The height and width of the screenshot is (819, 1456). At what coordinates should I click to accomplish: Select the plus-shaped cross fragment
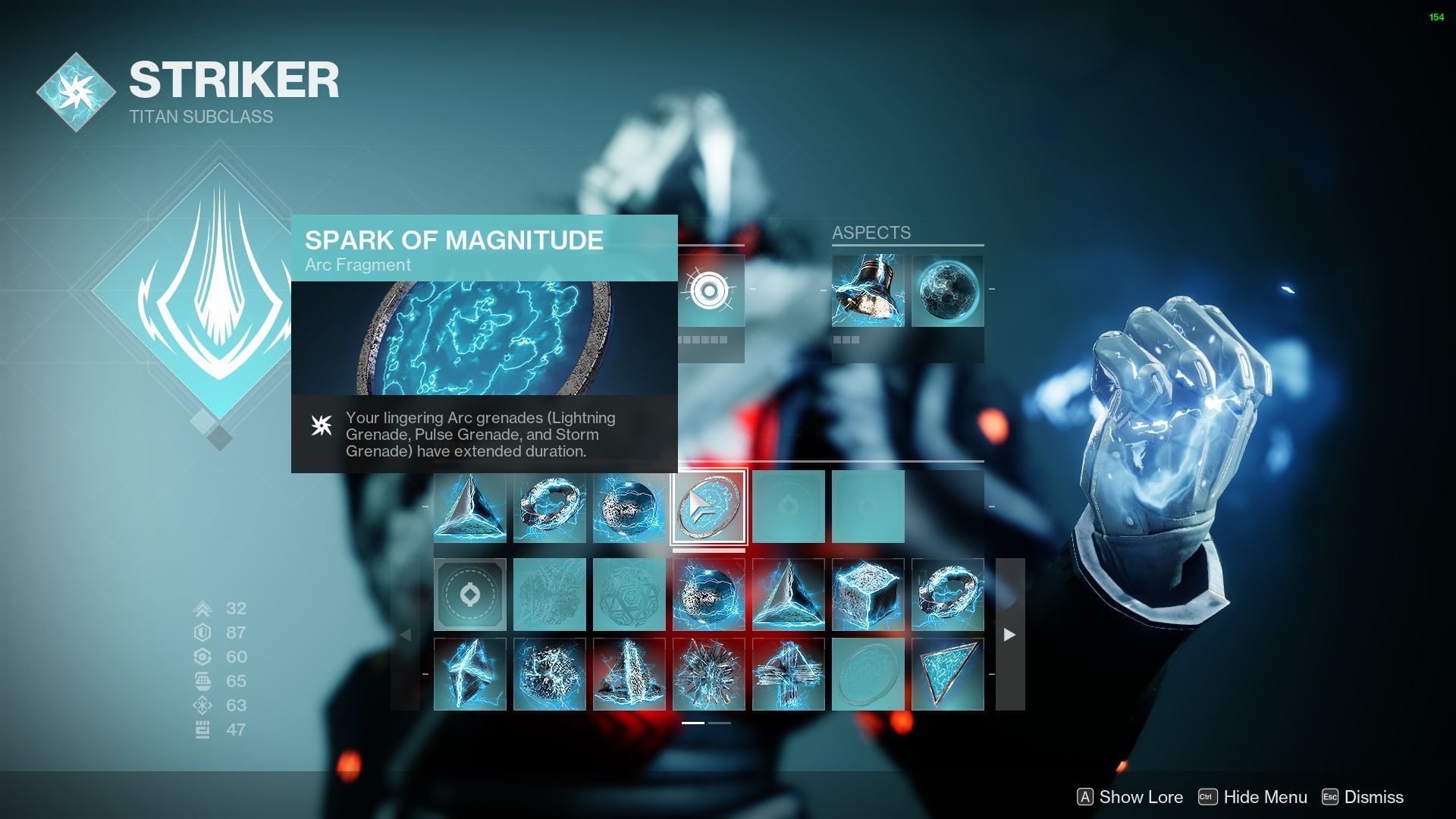click(789, 674)
